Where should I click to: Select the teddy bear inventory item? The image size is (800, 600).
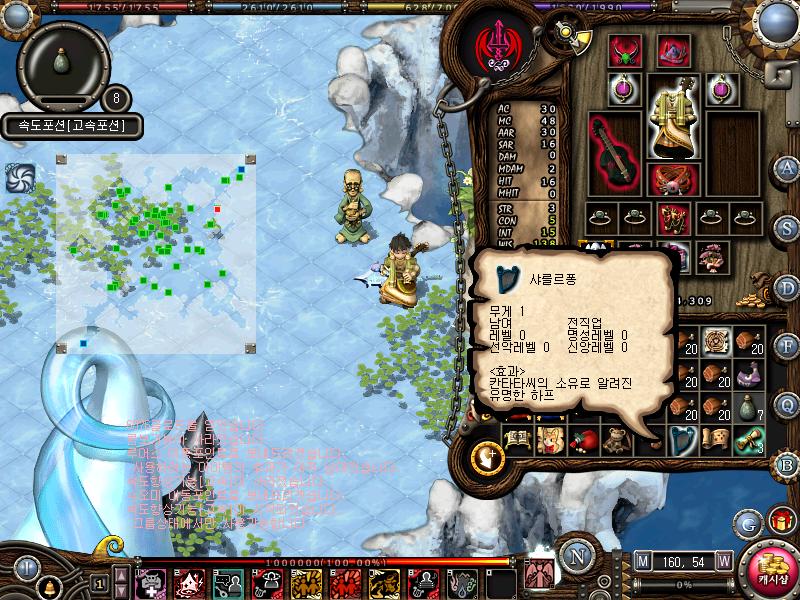(616, 438)
